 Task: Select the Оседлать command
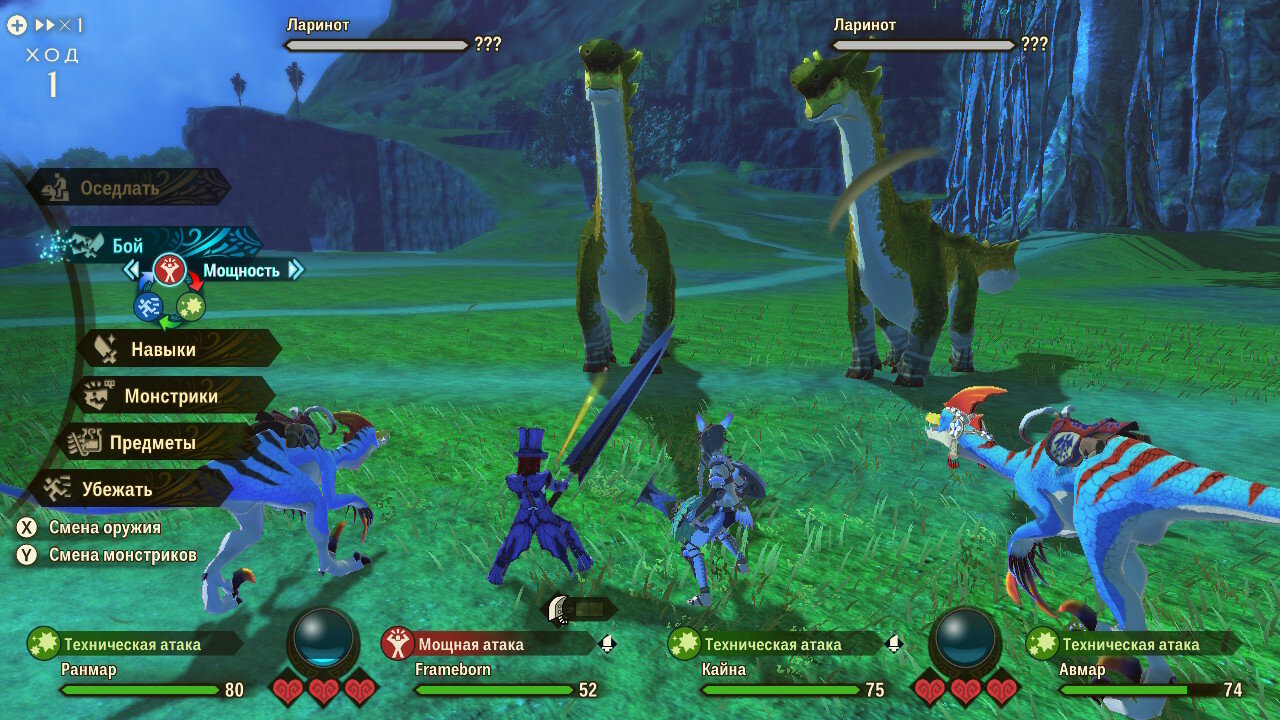120,188
